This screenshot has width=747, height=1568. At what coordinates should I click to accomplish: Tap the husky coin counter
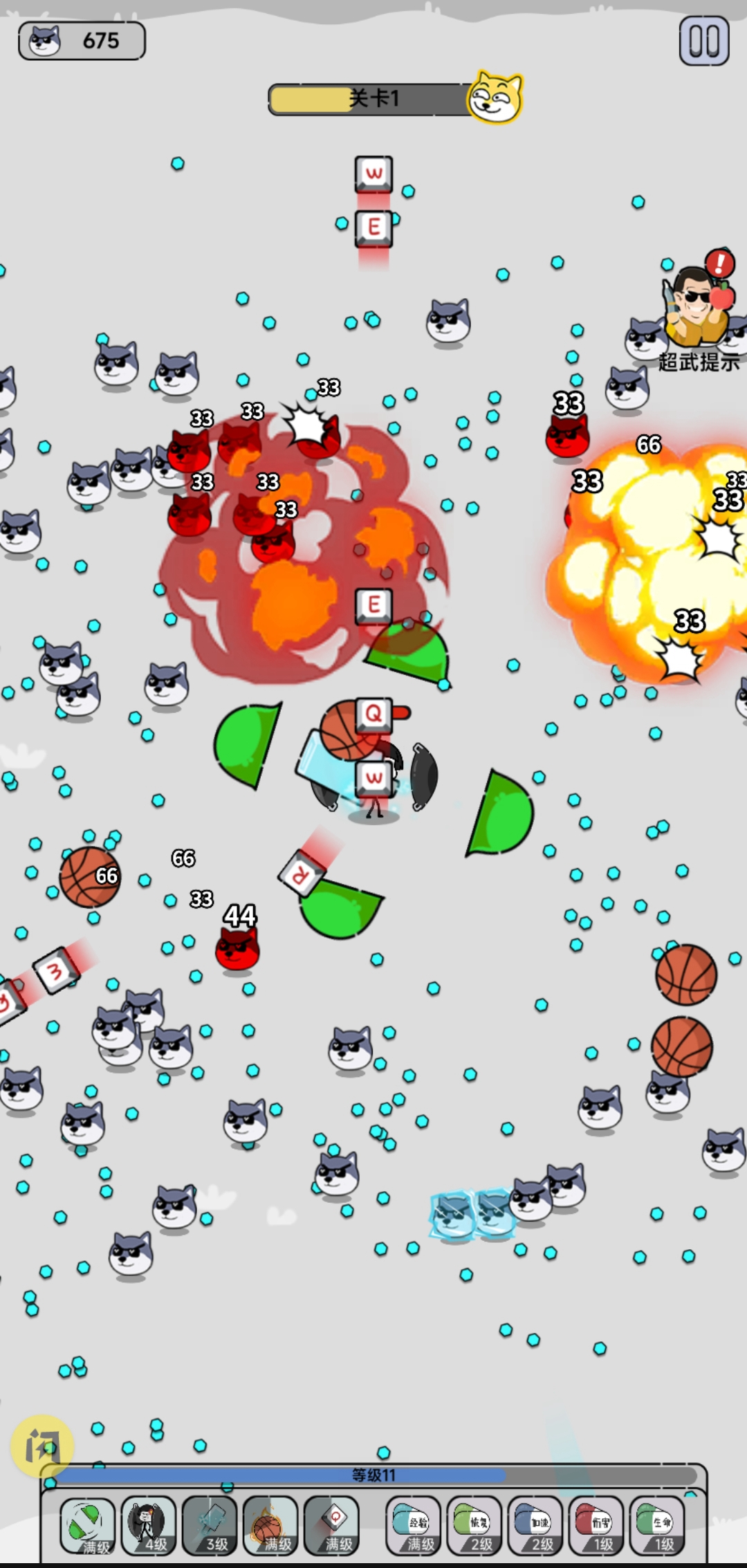[x=82, y=41]
